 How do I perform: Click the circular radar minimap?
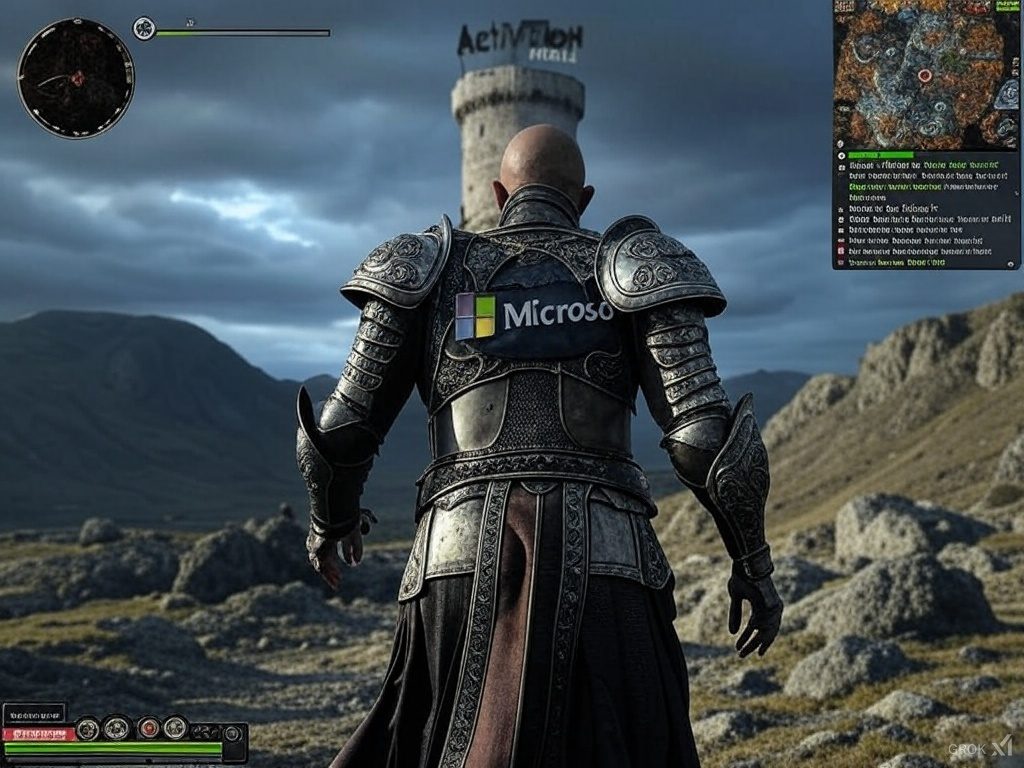76,78
